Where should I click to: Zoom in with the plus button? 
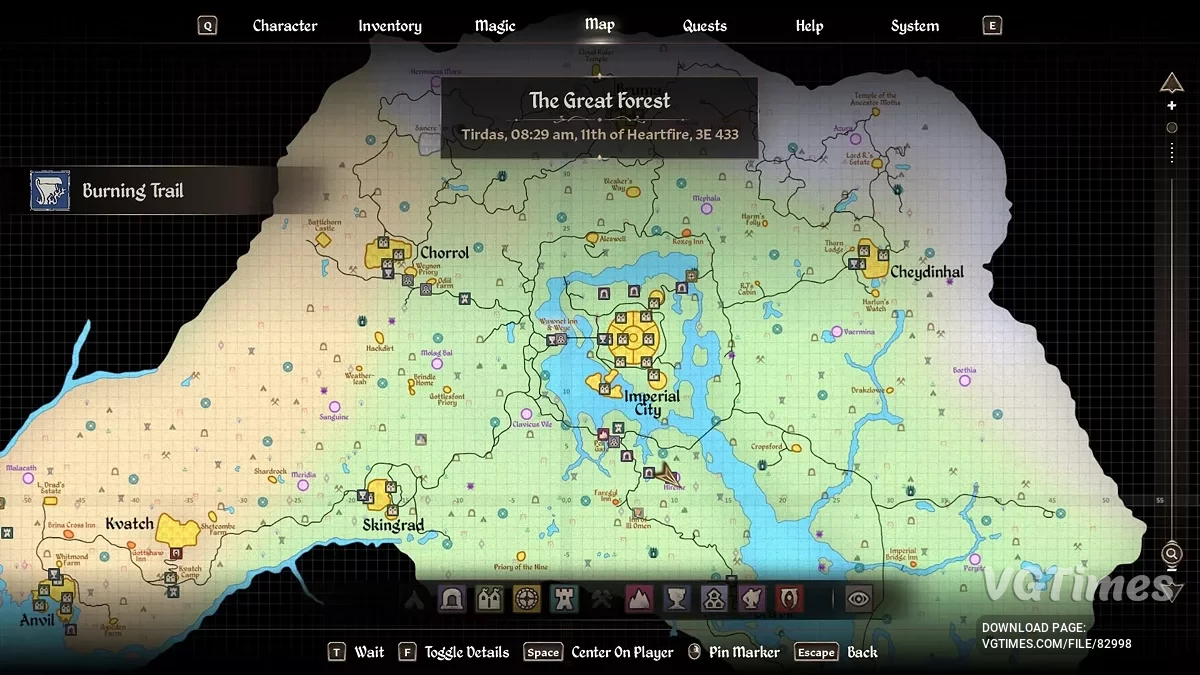(x=1172, y=106)
